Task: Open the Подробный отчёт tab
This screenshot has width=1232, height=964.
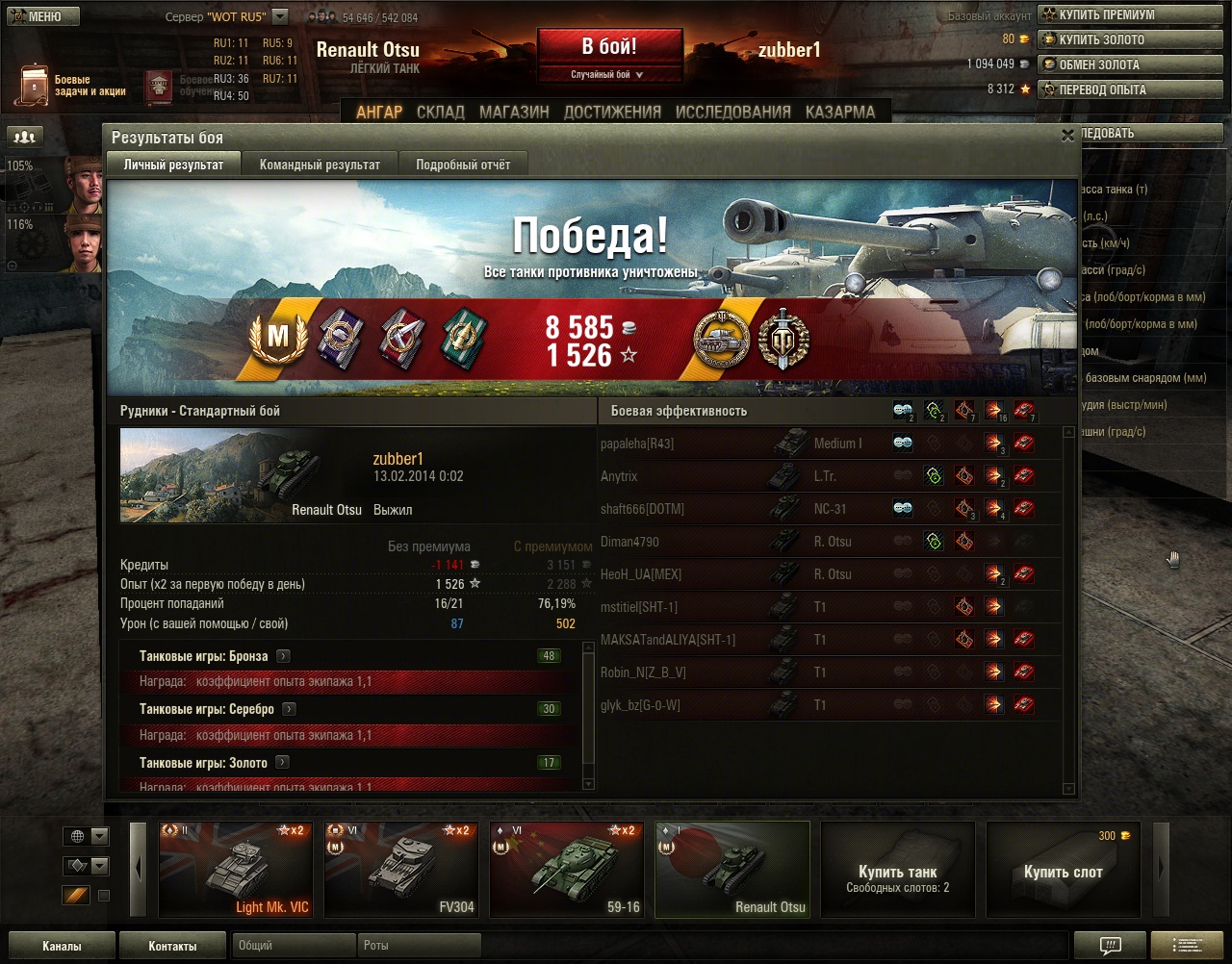Action: pyautogui.click(x=463, y=165)
